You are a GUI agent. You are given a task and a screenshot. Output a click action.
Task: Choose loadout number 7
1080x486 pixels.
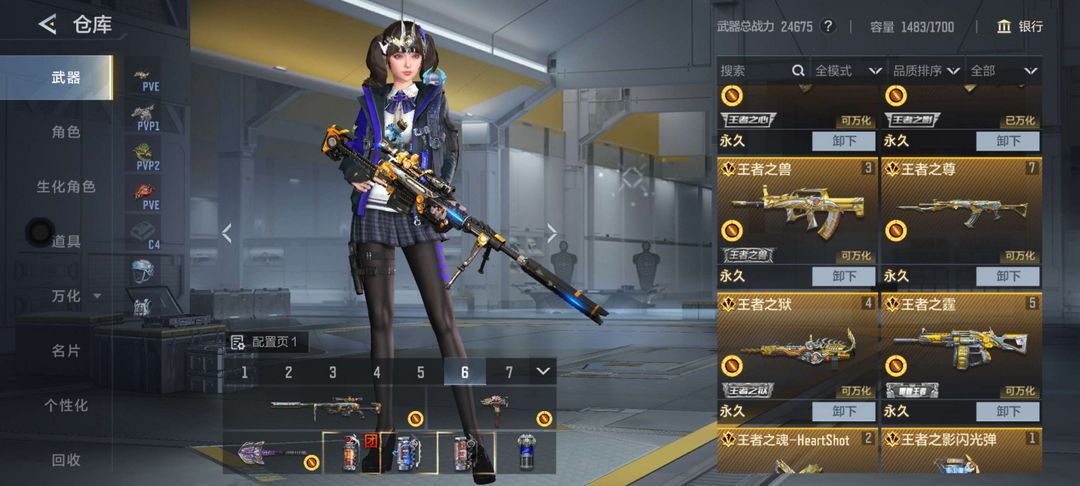[x=509, y=372]
